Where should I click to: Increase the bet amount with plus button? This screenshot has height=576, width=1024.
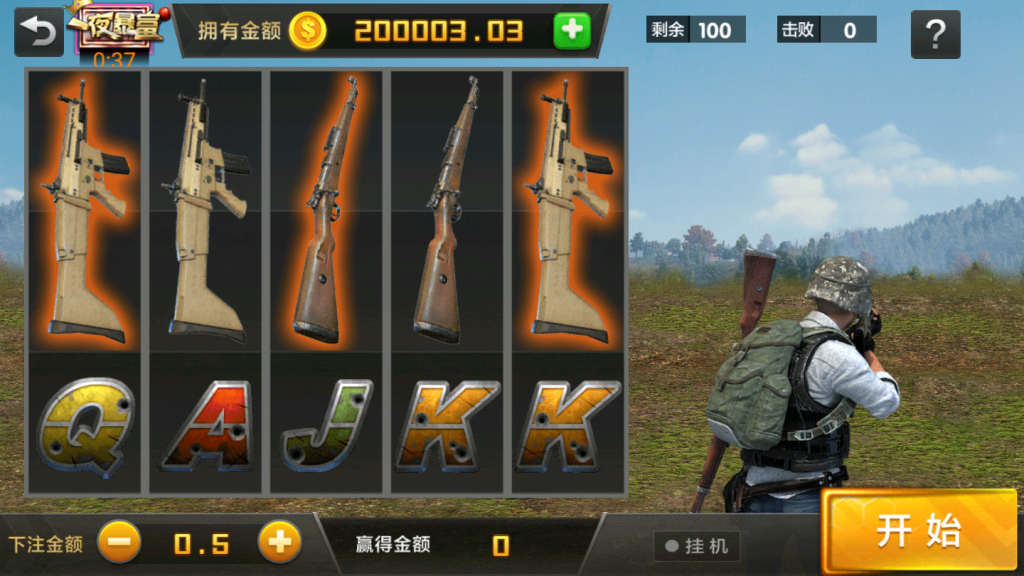(x=279, y=543)
